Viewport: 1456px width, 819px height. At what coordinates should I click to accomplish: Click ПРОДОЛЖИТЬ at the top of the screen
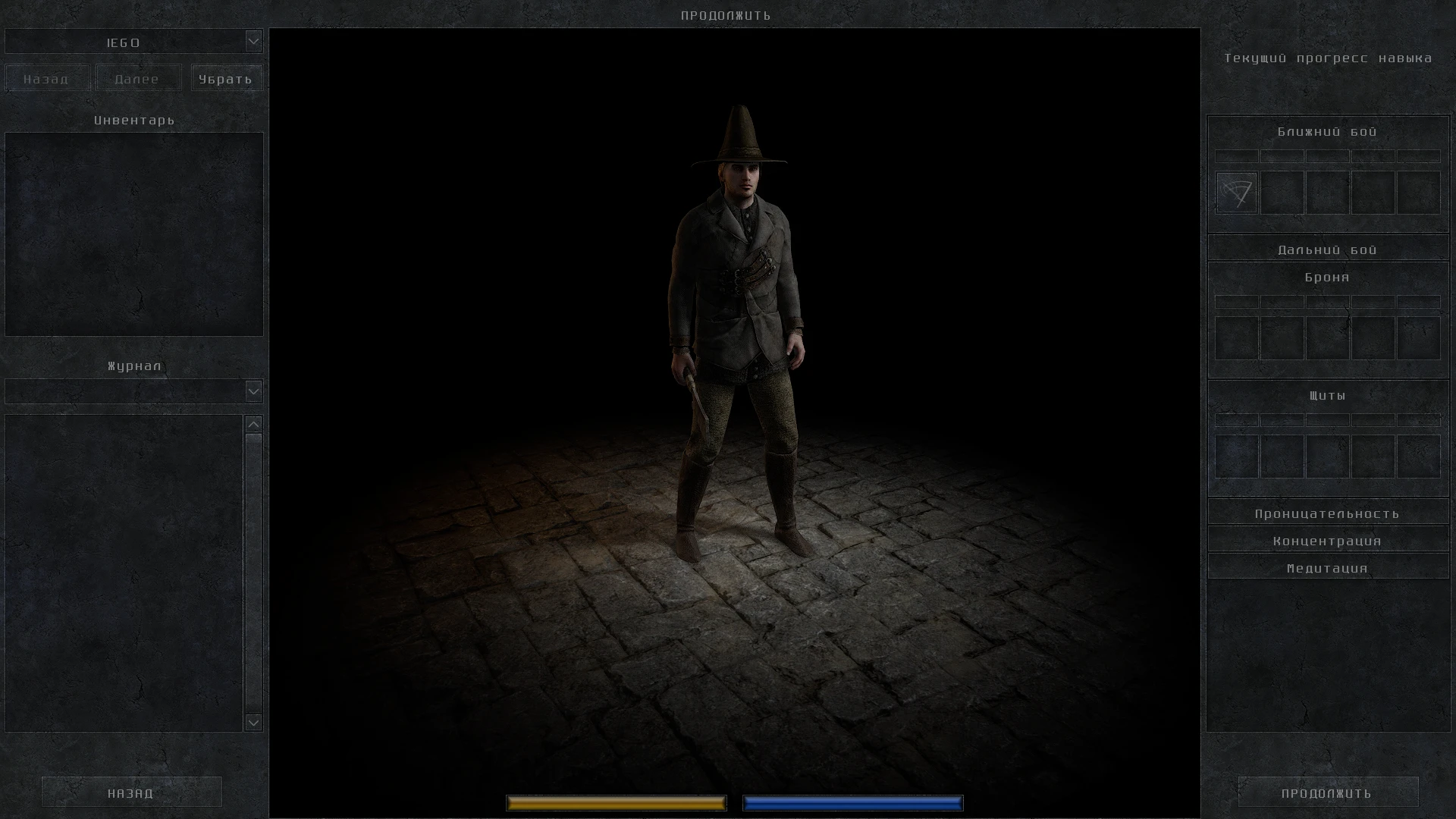pos(726,14)
